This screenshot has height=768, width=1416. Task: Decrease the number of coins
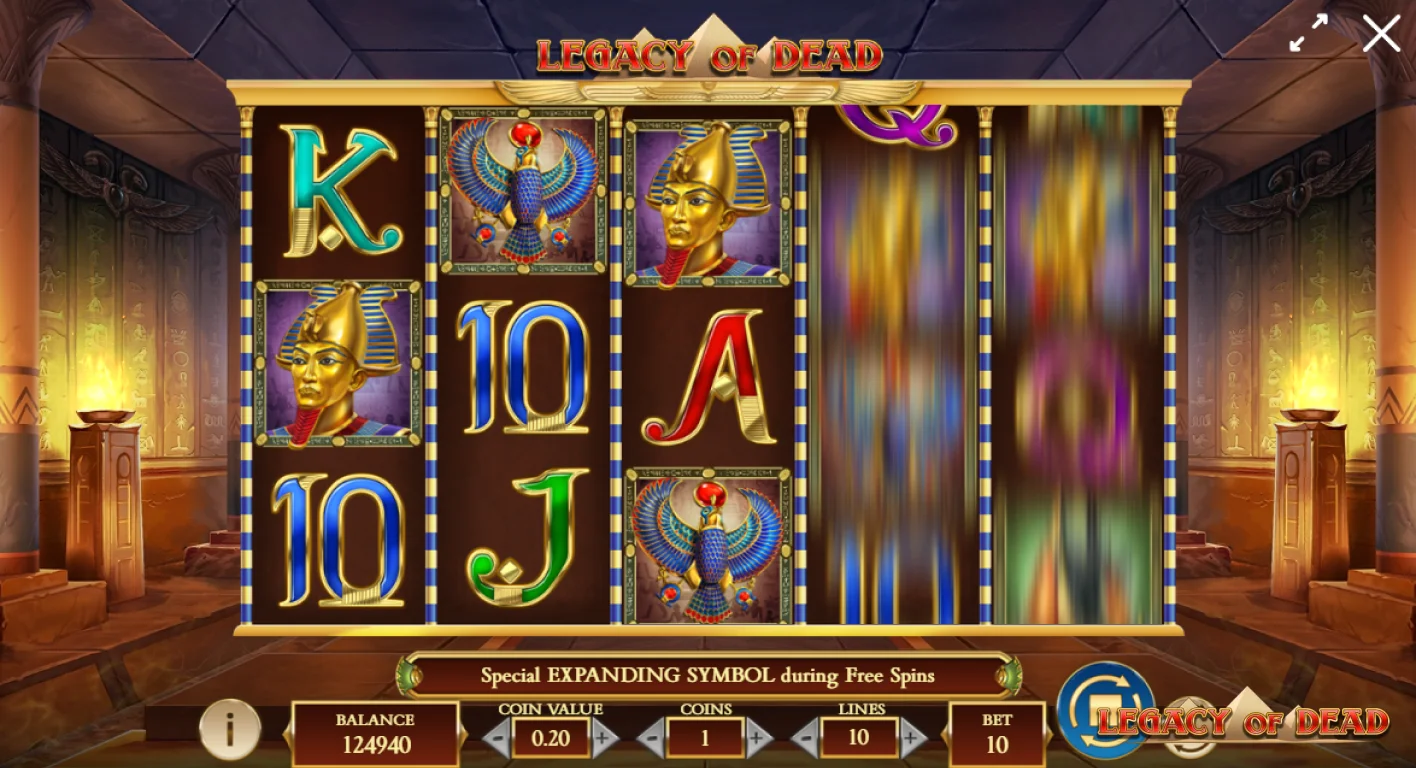(x=654, y=740)
